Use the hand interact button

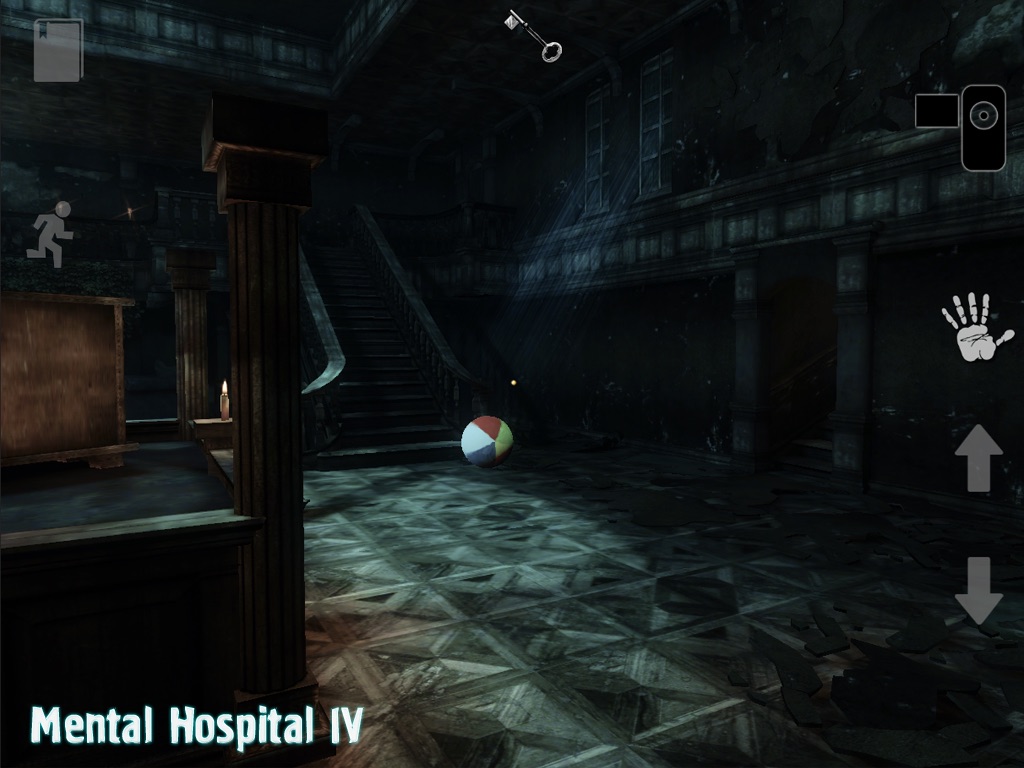975,327
